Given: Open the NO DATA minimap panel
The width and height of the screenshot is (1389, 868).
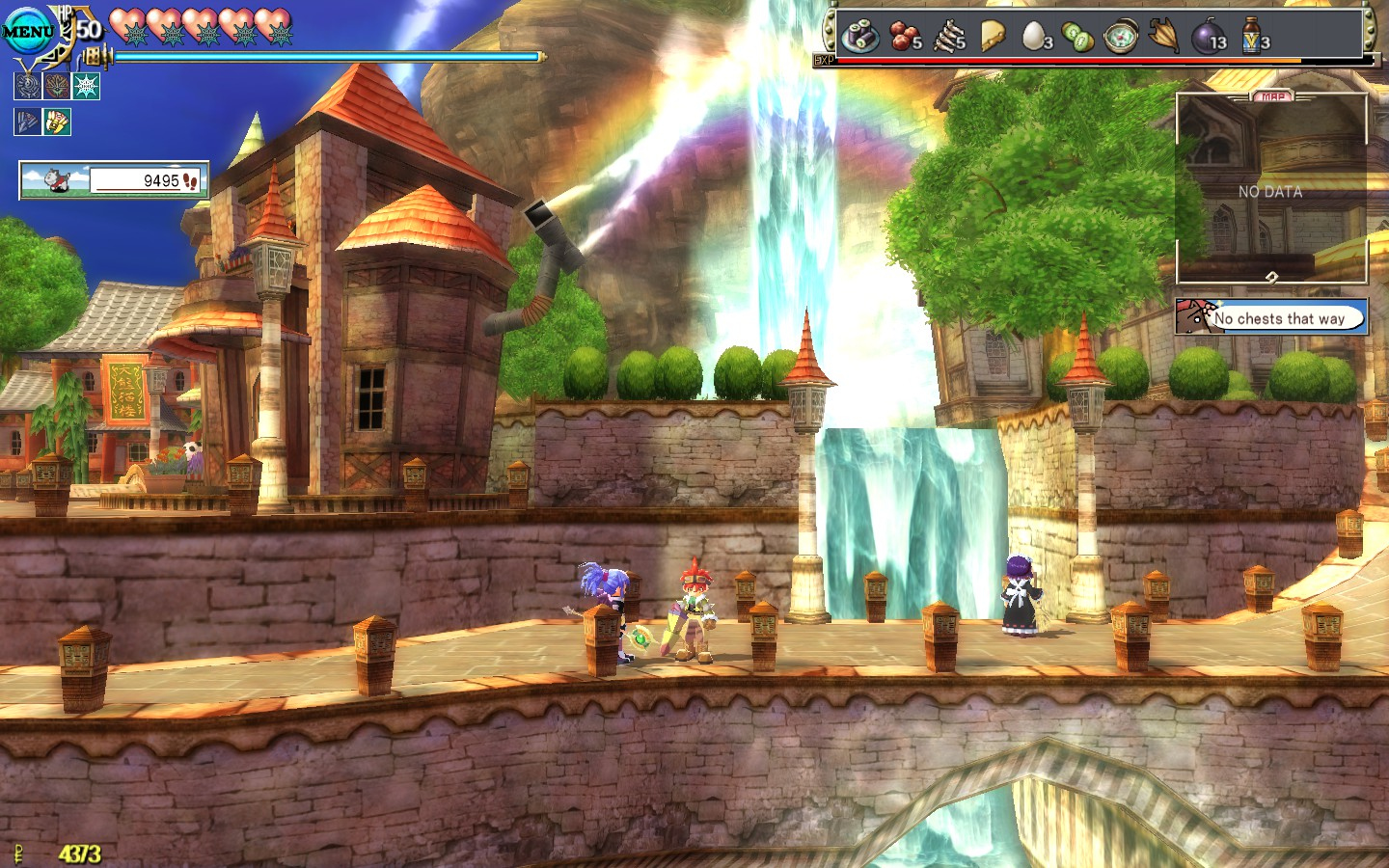Looking at the screenshot, I should point(1271,189).
